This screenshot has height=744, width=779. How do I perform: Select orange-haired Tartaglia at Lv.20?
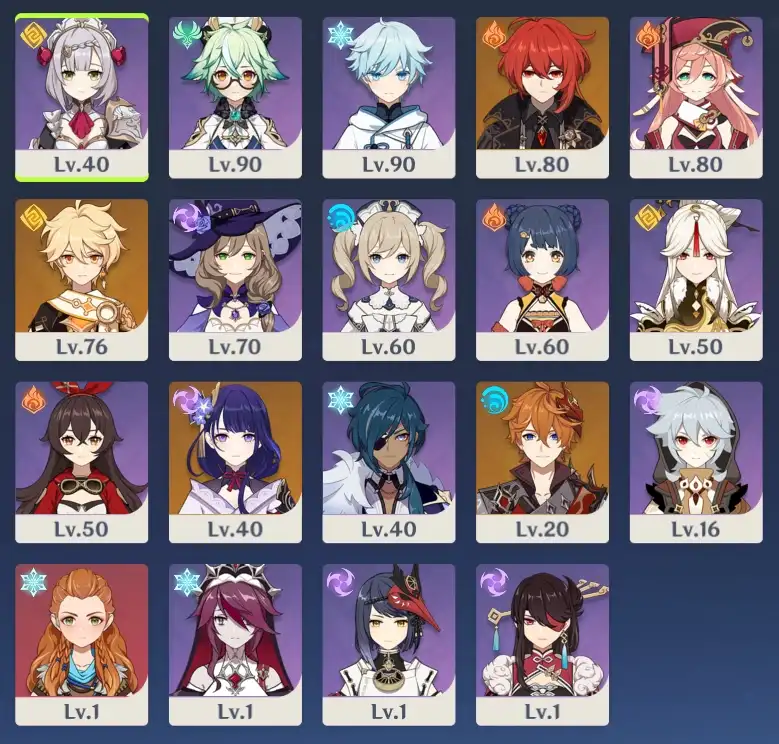(542, 461)
